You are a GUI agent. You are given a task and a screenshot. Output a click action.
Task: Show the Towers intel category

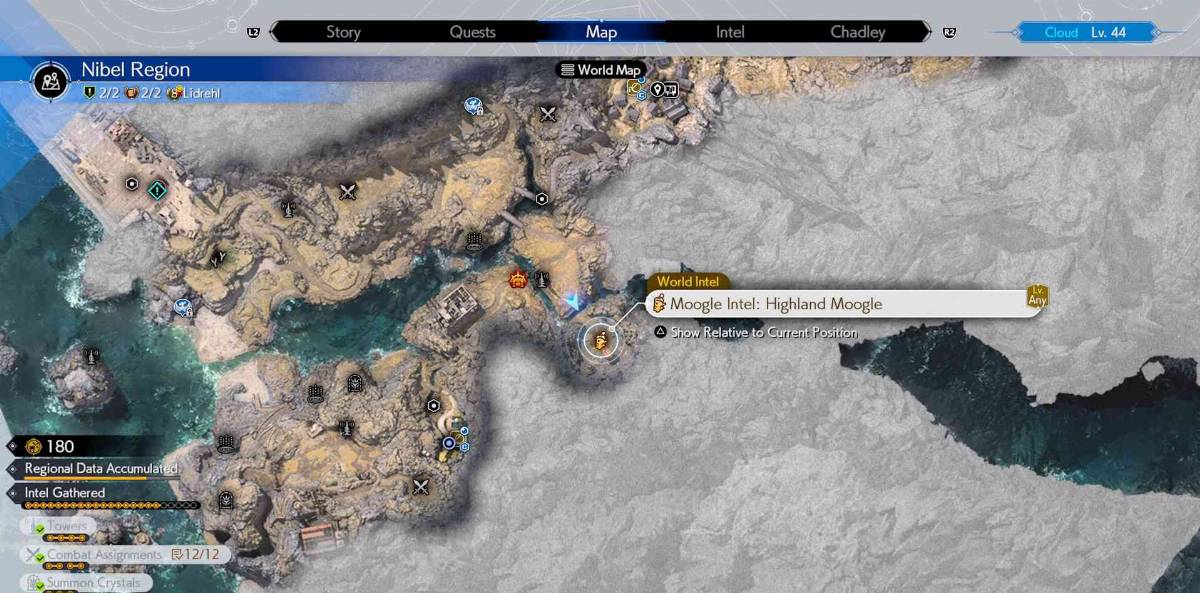click(x=66, y=527)
